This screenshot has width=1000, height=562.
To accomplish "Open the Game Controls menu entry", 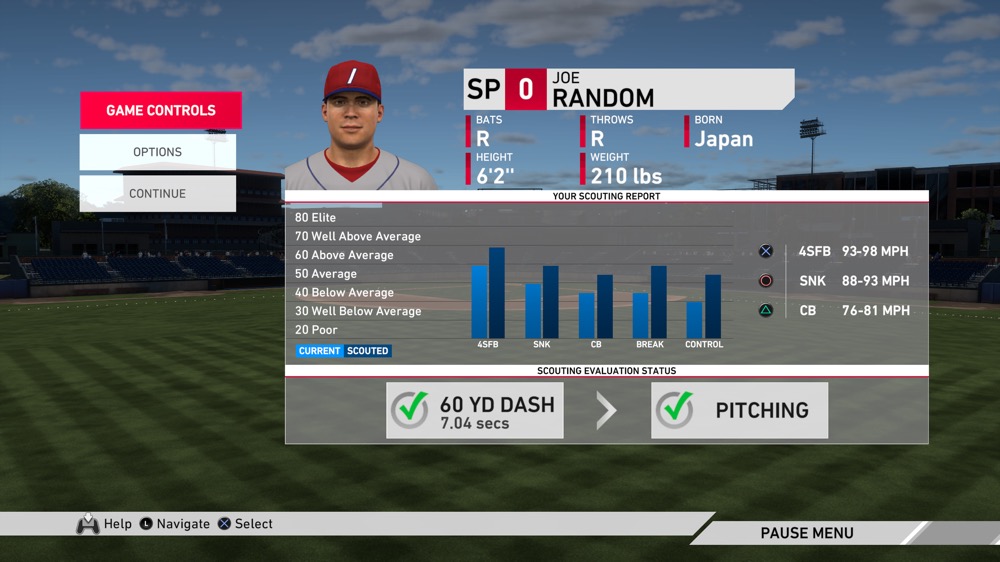I will tap(160, 111).
